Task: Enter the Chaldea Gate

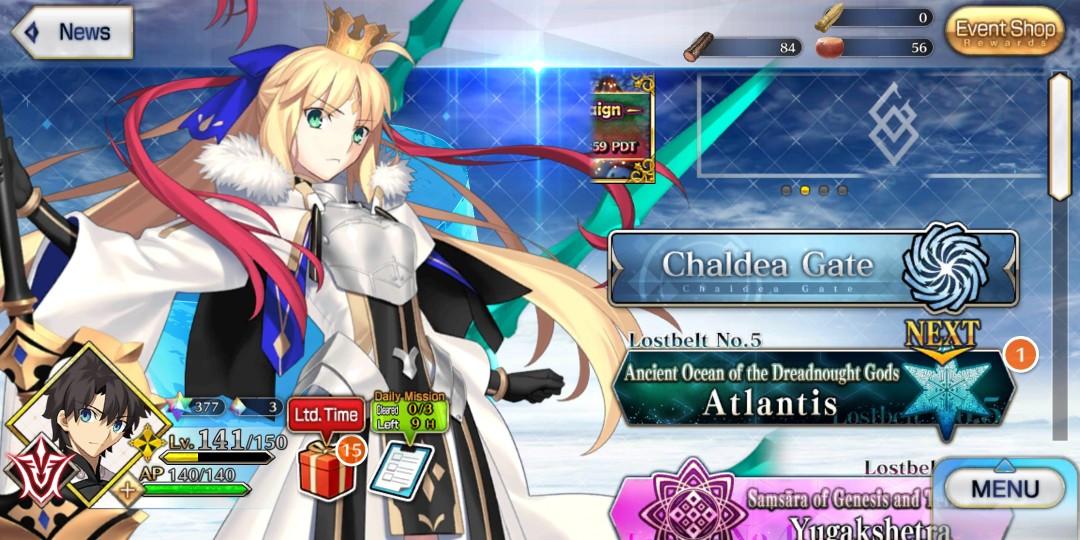Action: (812, 267)
